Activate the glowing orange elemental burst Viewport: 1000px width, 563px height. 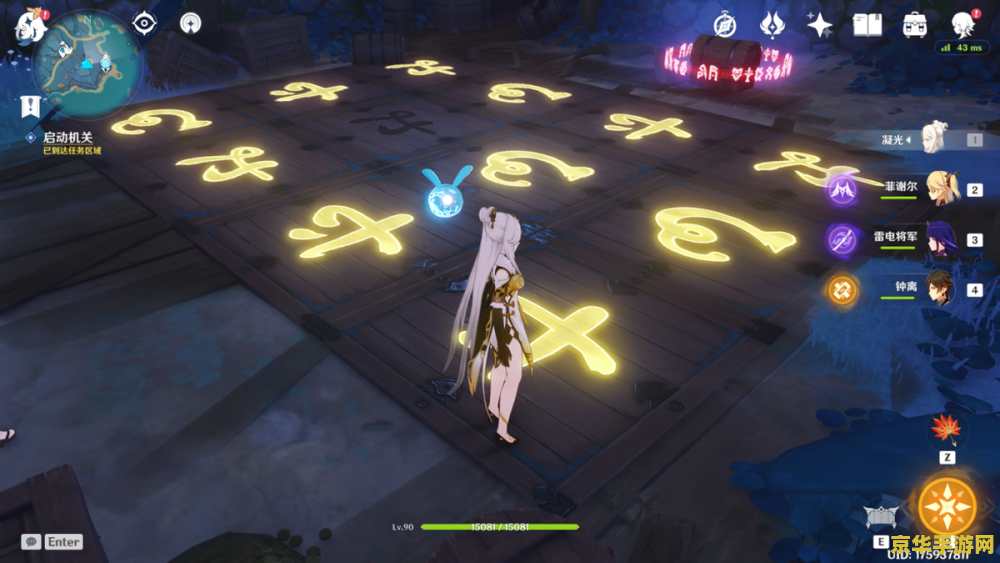pyautogui.click(x=946, y=505)
